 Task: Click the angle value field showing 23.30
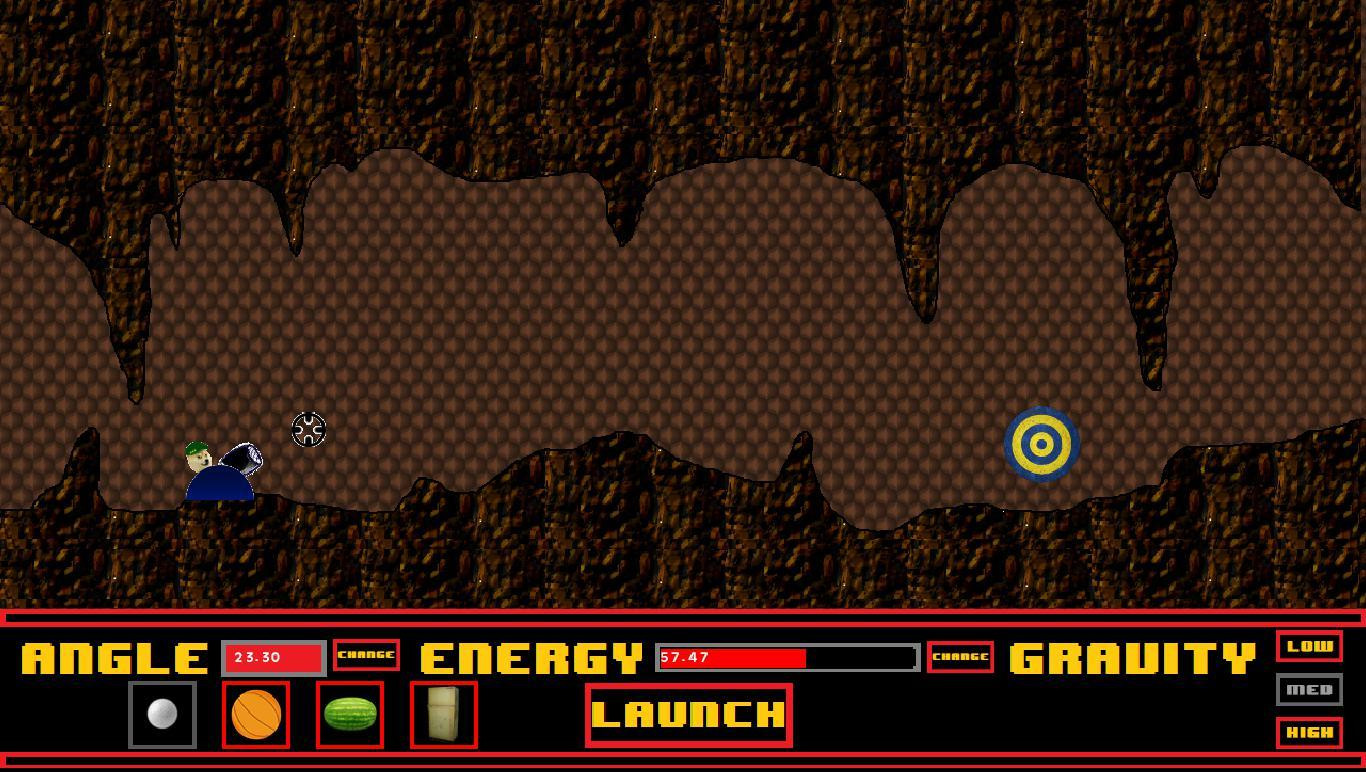(272, 656)
